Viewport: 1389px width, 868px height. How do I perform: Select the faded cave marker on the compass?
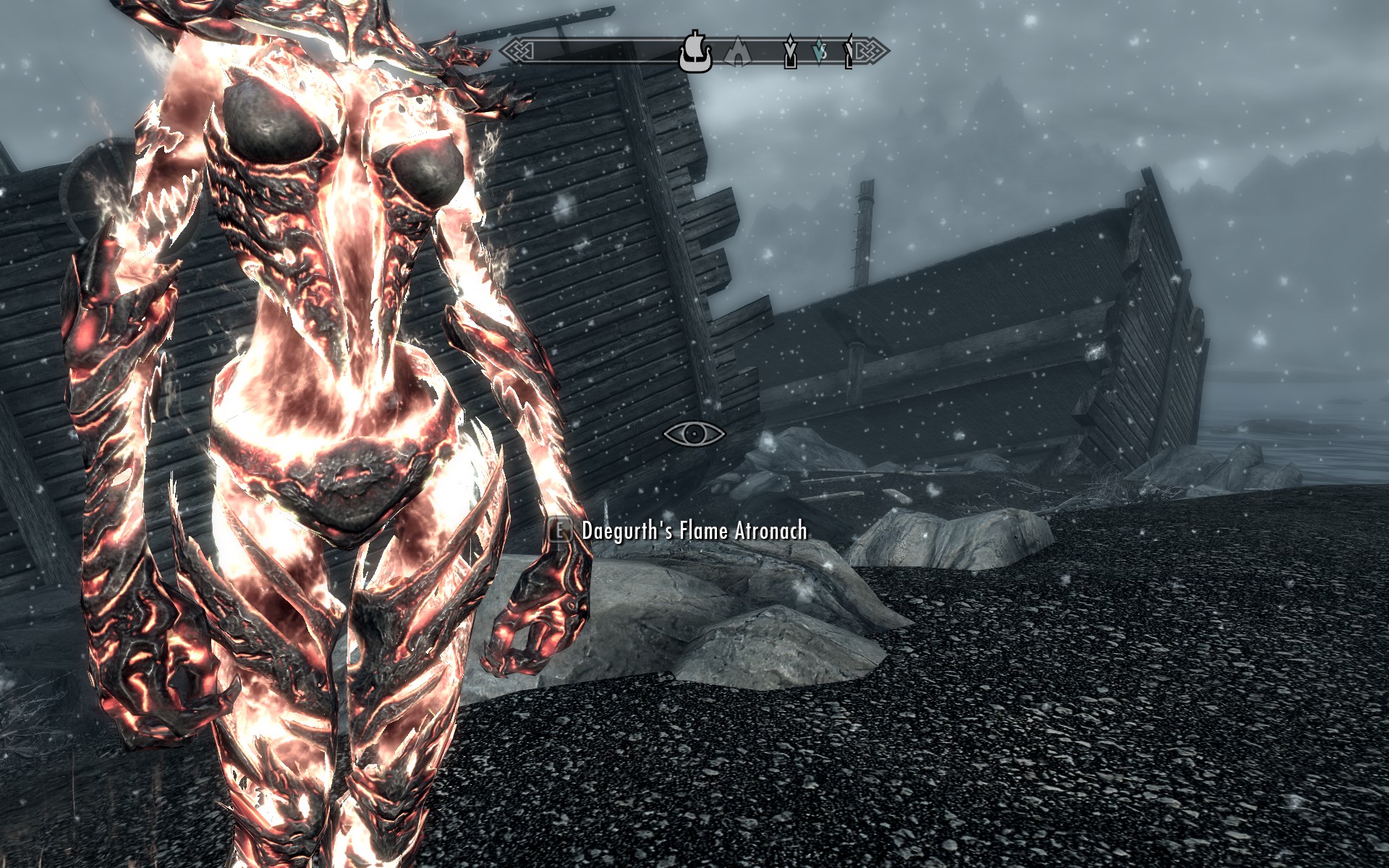click(x=736, y=53)
